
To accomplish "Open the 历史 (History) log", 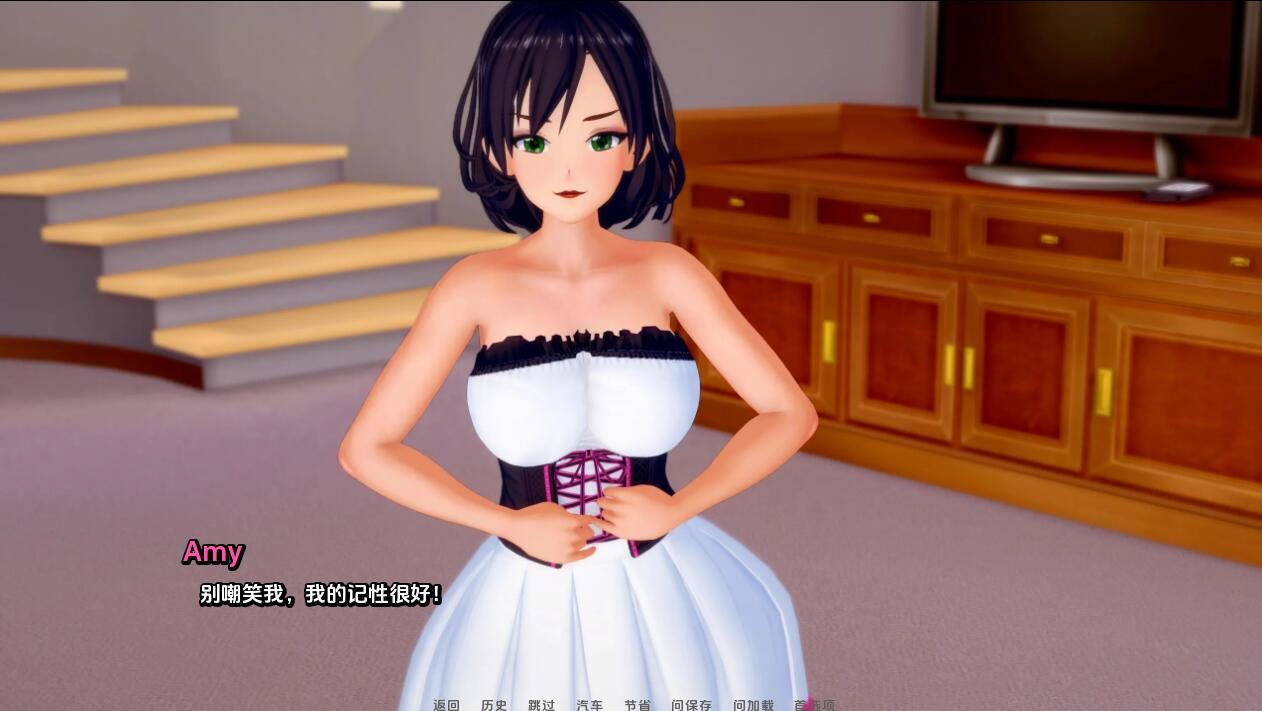I will coord(494,704).
